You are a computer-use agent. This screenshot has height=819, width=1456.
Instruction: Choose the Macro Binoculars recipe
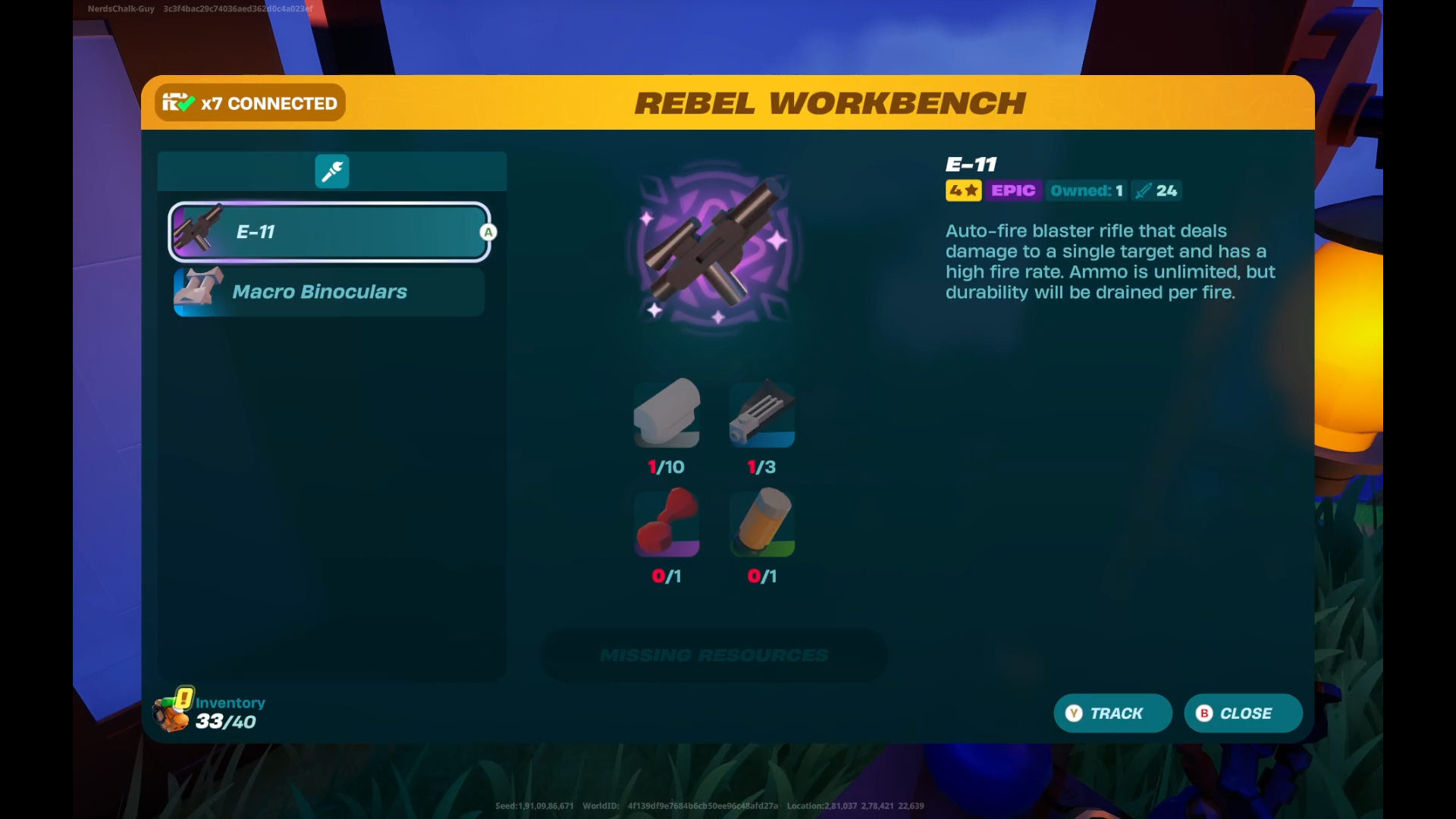coord(329,292)
